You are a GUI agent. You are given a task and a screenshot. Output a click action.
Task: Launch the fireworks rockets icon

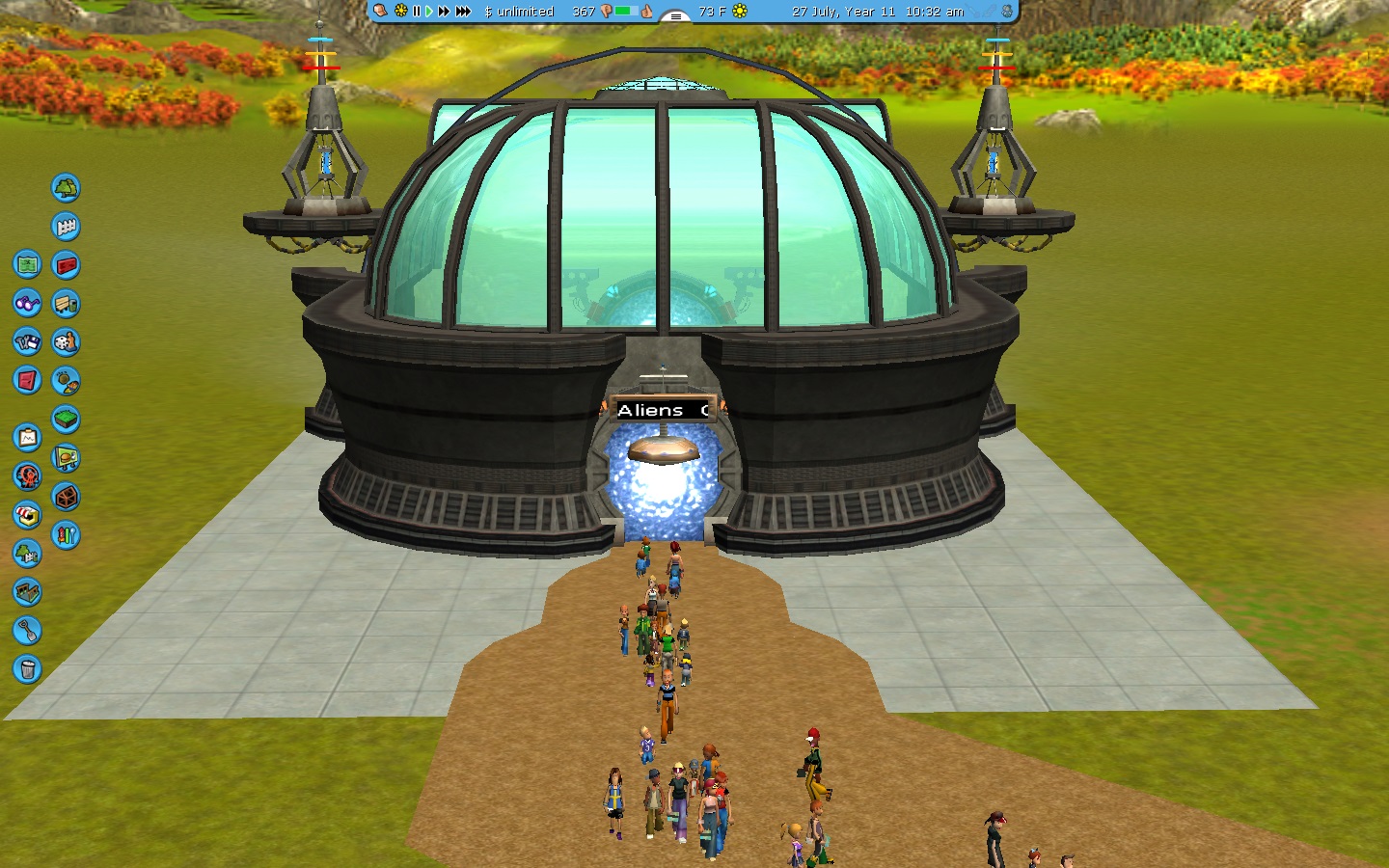[66, 535]
